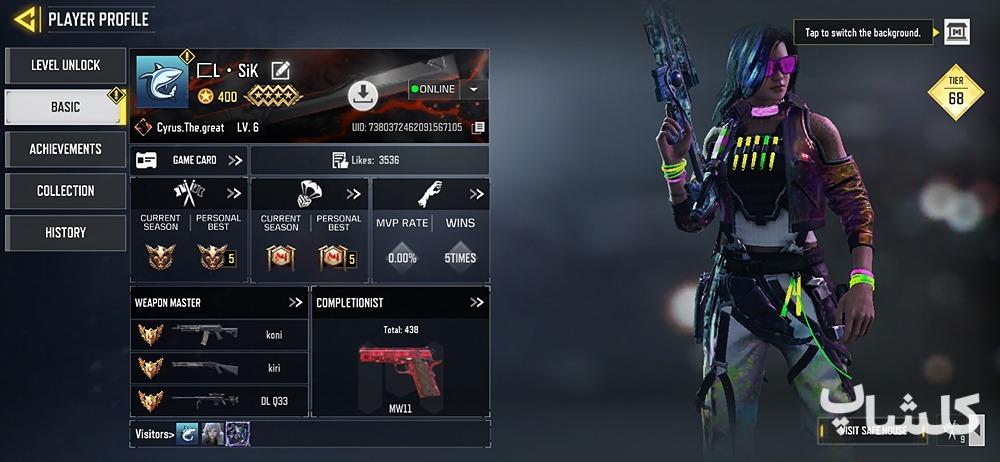Open the Online status dropdown
The height and width of the screenshot is (462, 1000).
coord(473,89)
